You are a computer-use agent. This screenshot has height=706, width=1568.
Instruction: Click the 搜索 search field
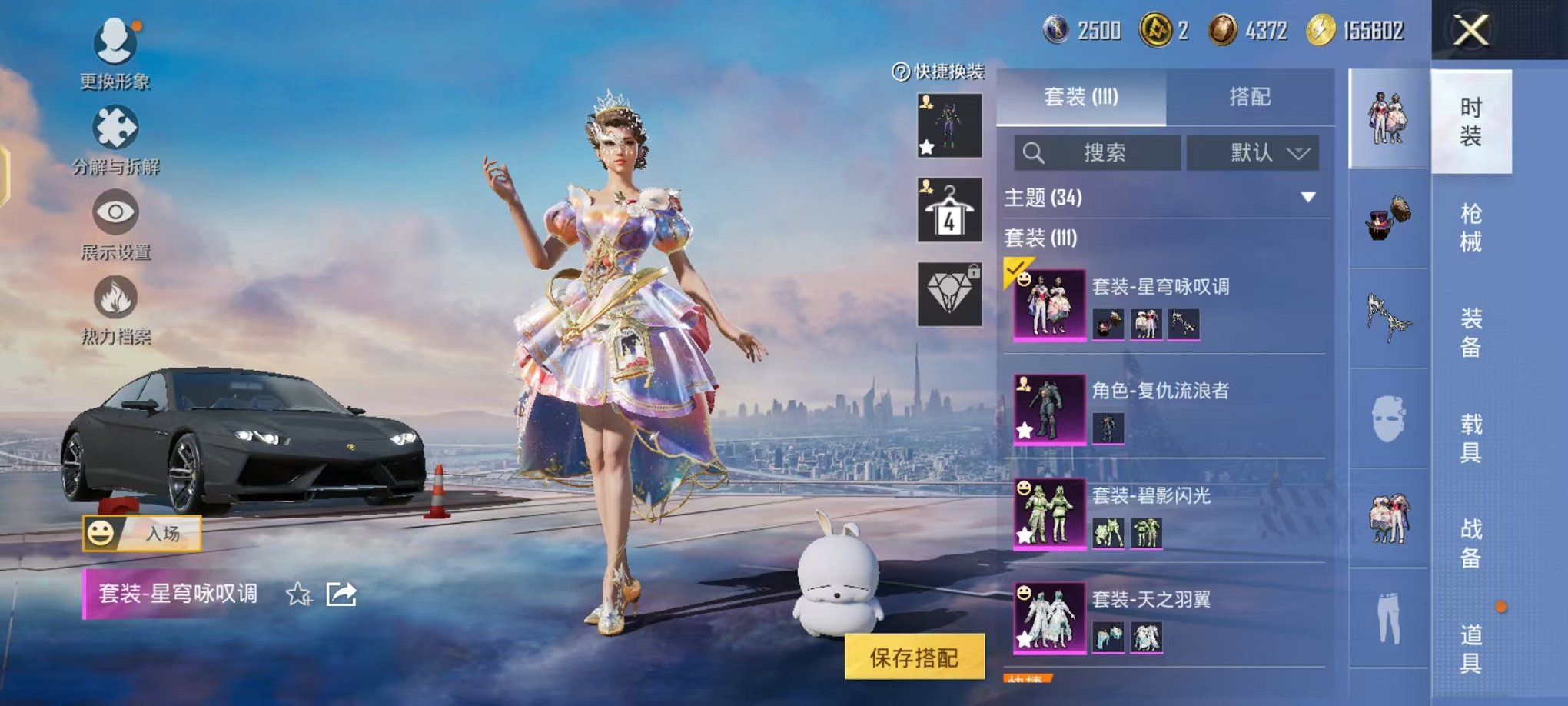pyautogui.click(x=1098, y=153)
